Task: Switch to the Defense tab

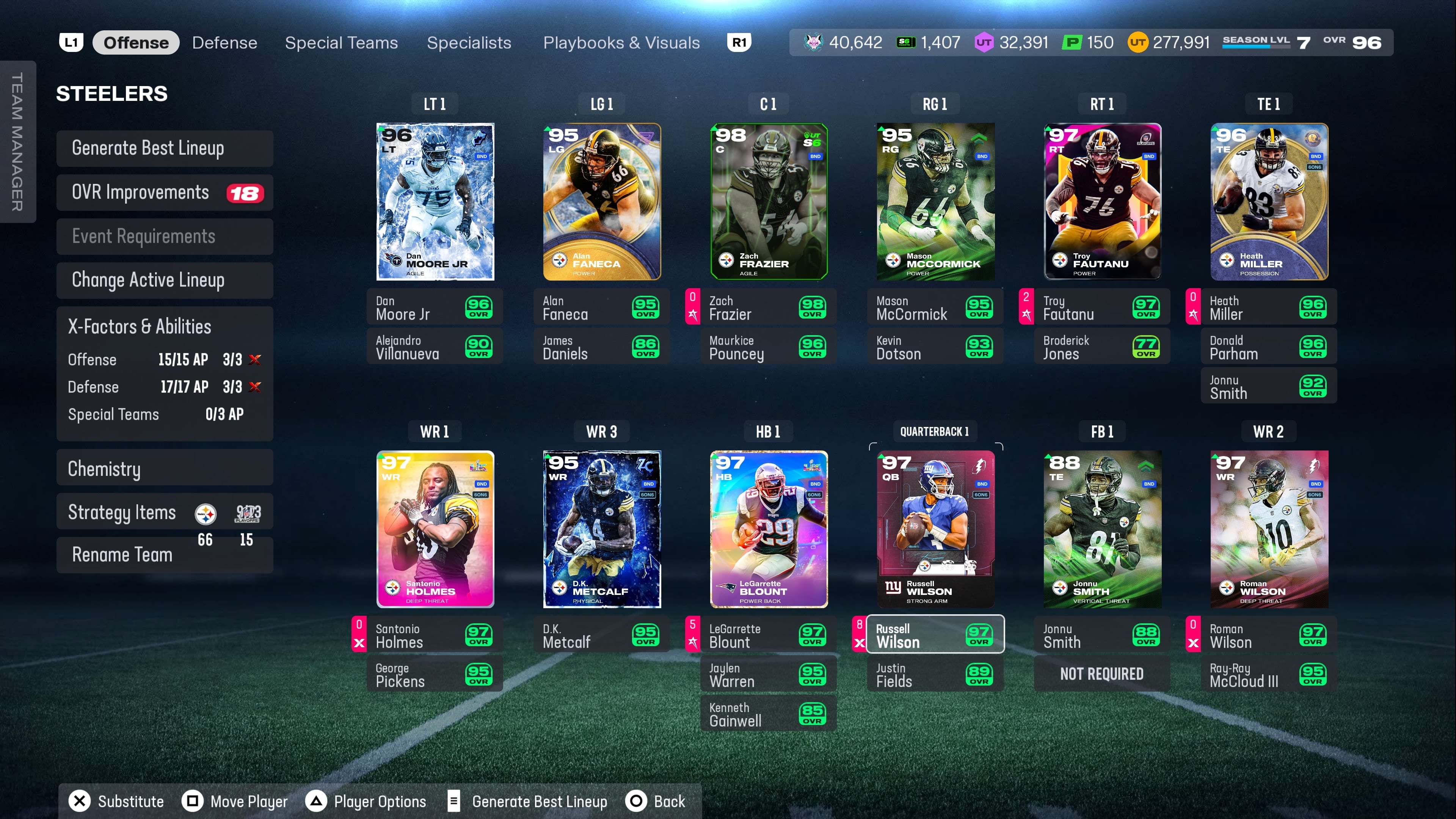Action: pos(224,43)
